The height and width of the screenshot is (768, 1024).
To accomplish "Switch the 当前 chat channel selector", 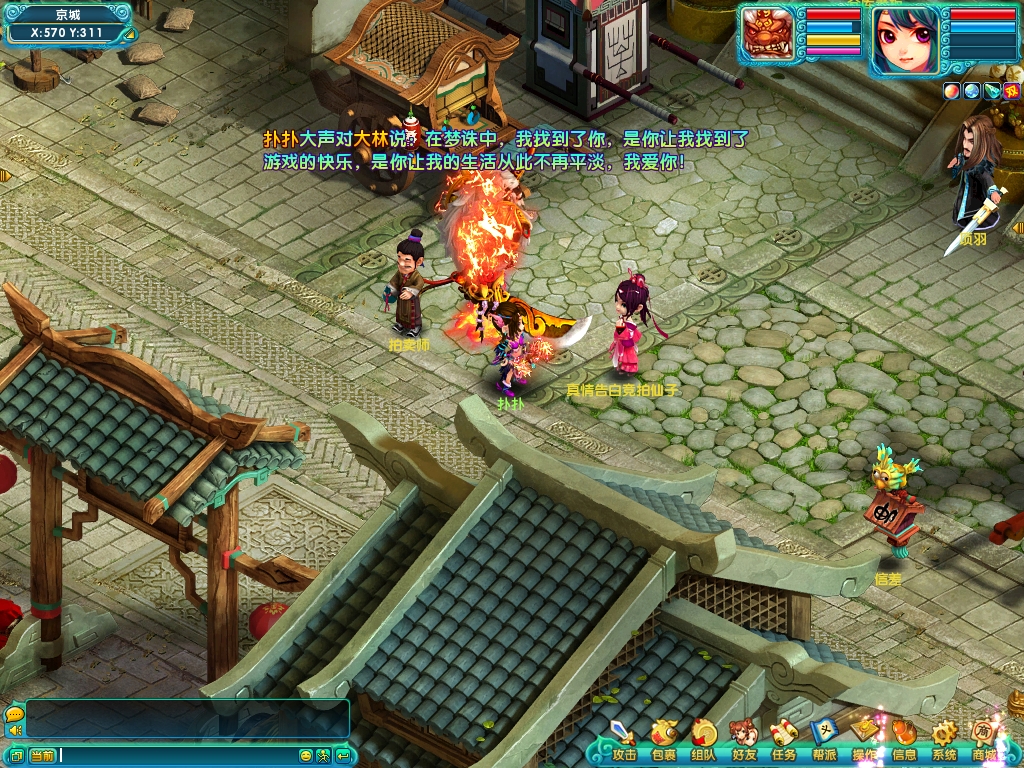I will click(x=42, y=756).
